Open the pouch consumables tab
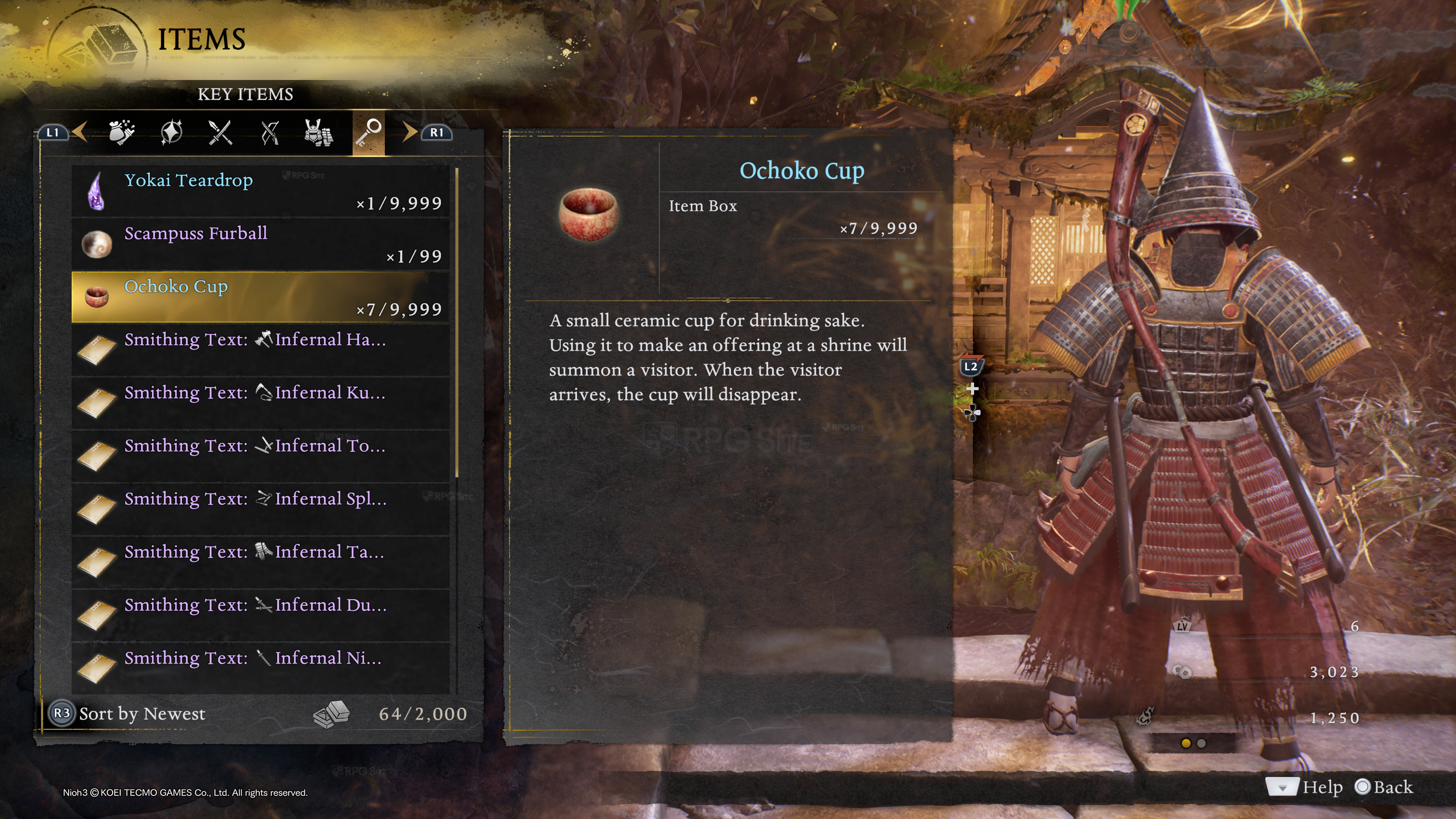 [x=121, y=133]
